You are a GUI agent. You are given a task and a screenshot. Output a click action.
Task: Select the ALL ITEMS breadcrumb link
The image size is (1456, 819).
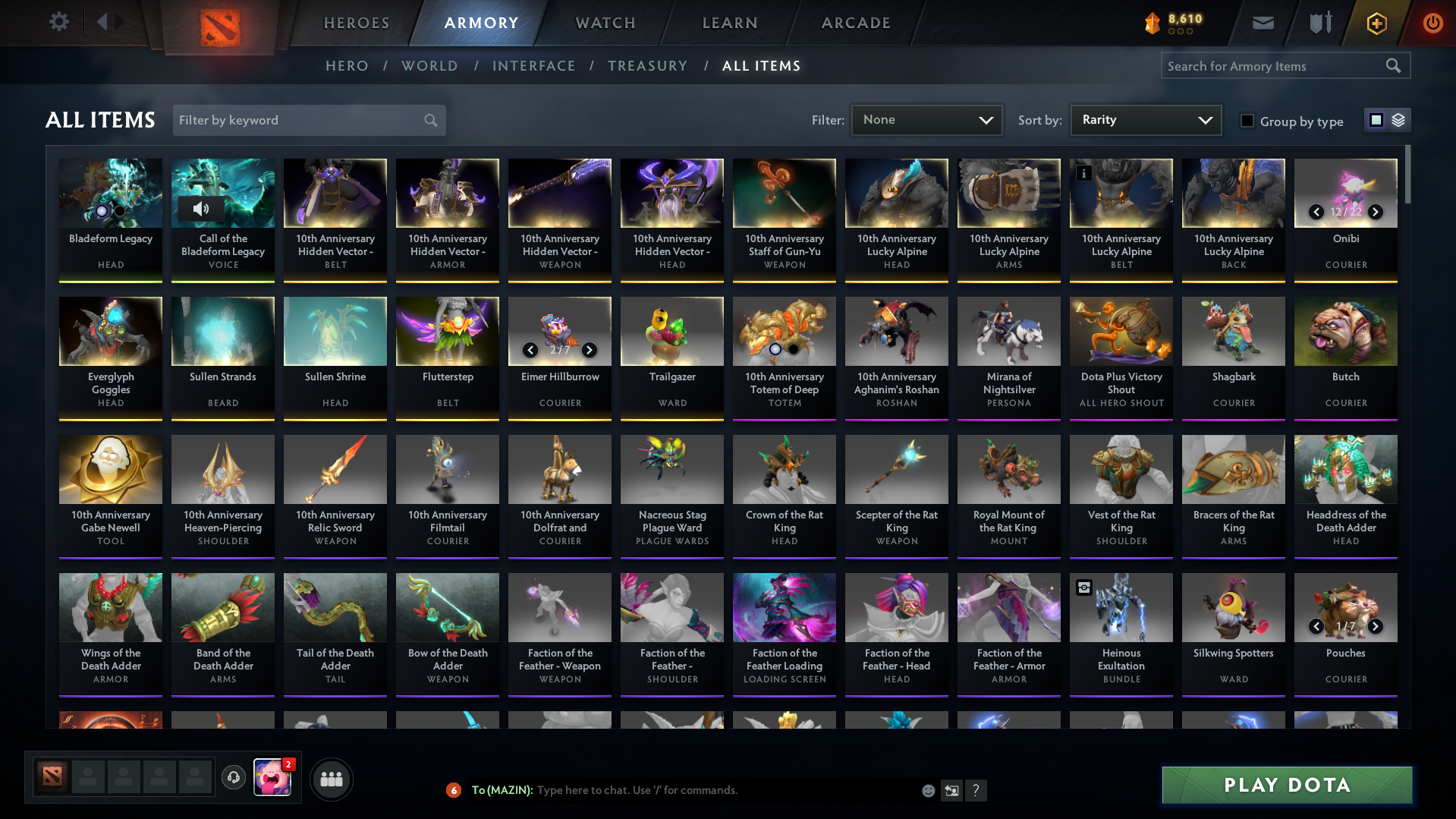coord(761,66)
